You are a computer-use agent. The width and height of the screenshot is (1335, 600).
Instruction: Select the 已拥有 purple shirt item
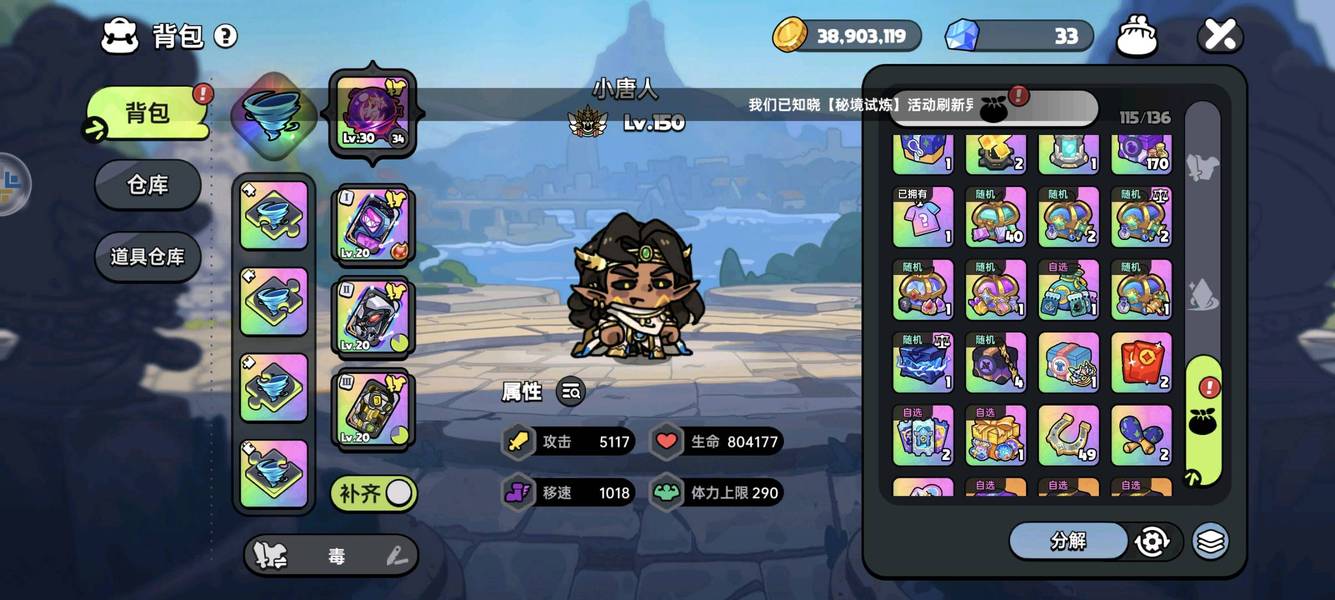(923, 217)
